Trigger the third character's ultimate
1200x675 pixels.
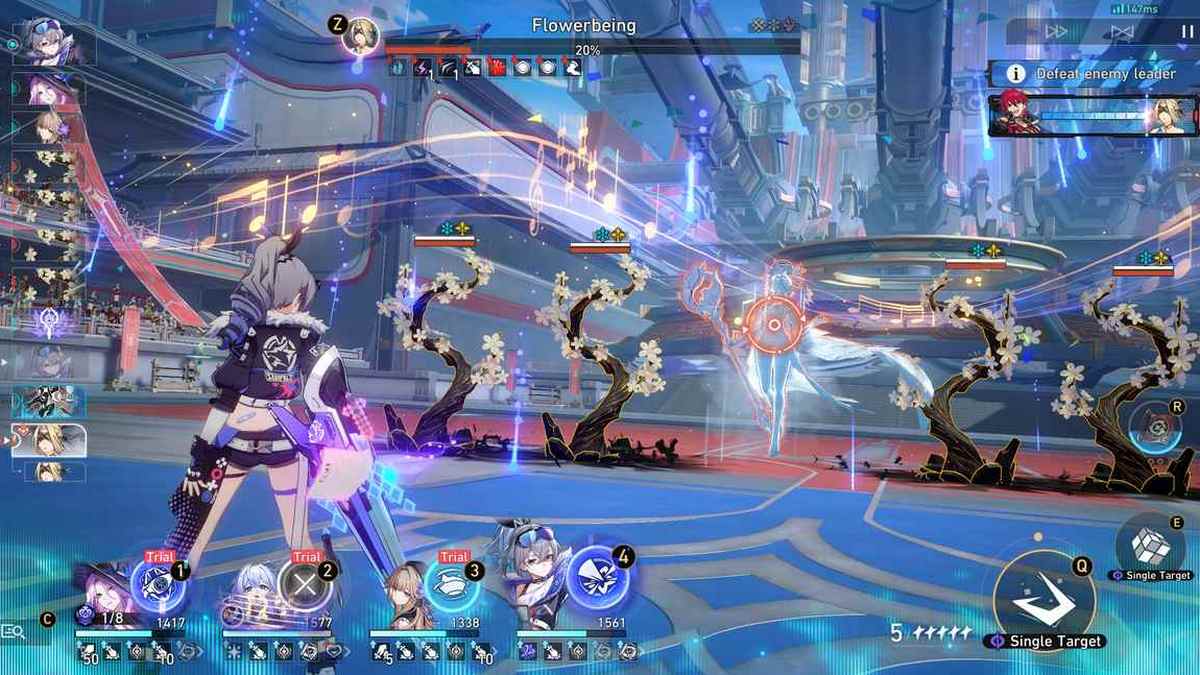(x=452, y=585)
